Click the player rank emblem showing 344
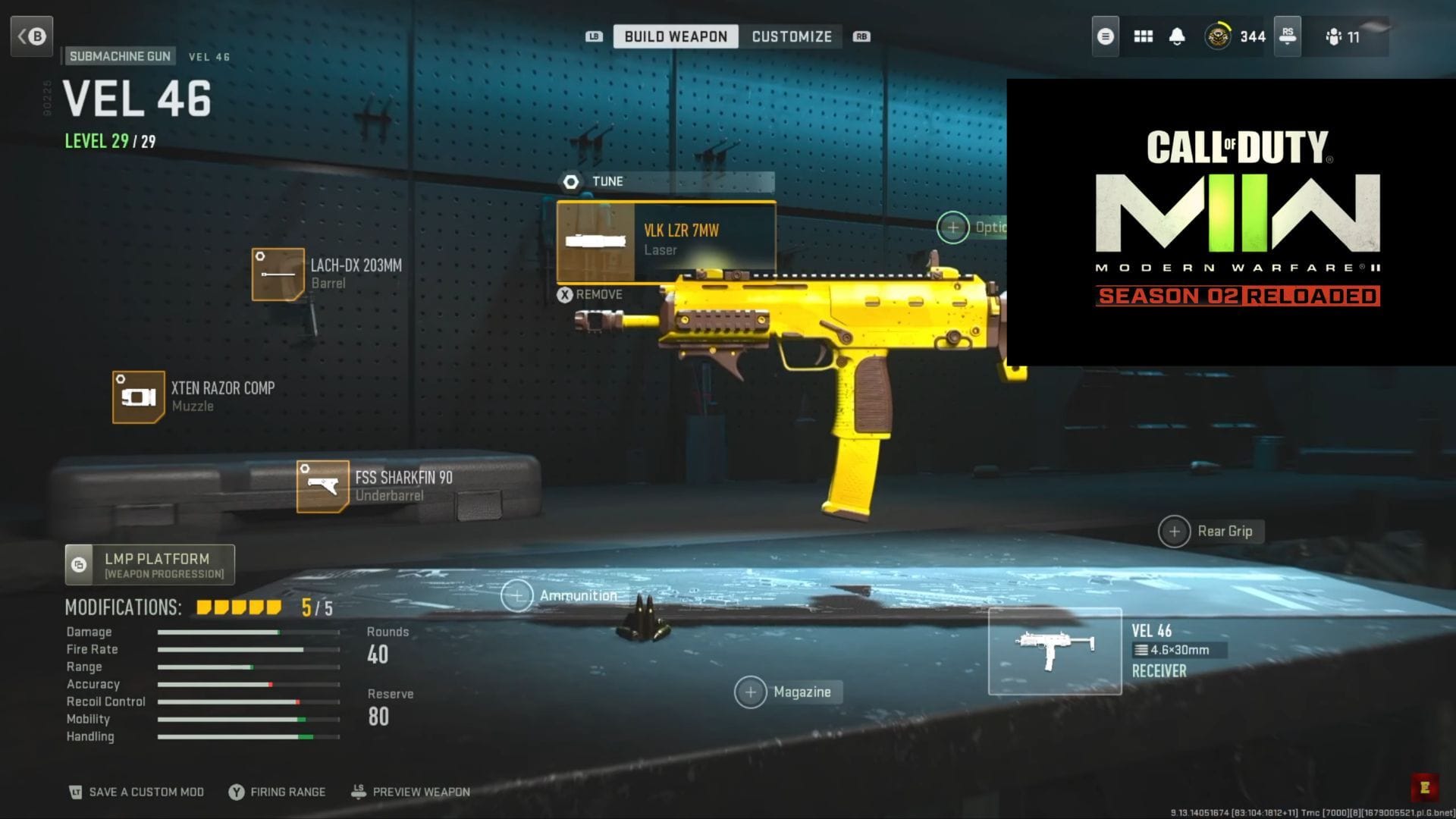Image resolution: width=1456 pixels, height=819 pixels. click(1219, 36)
